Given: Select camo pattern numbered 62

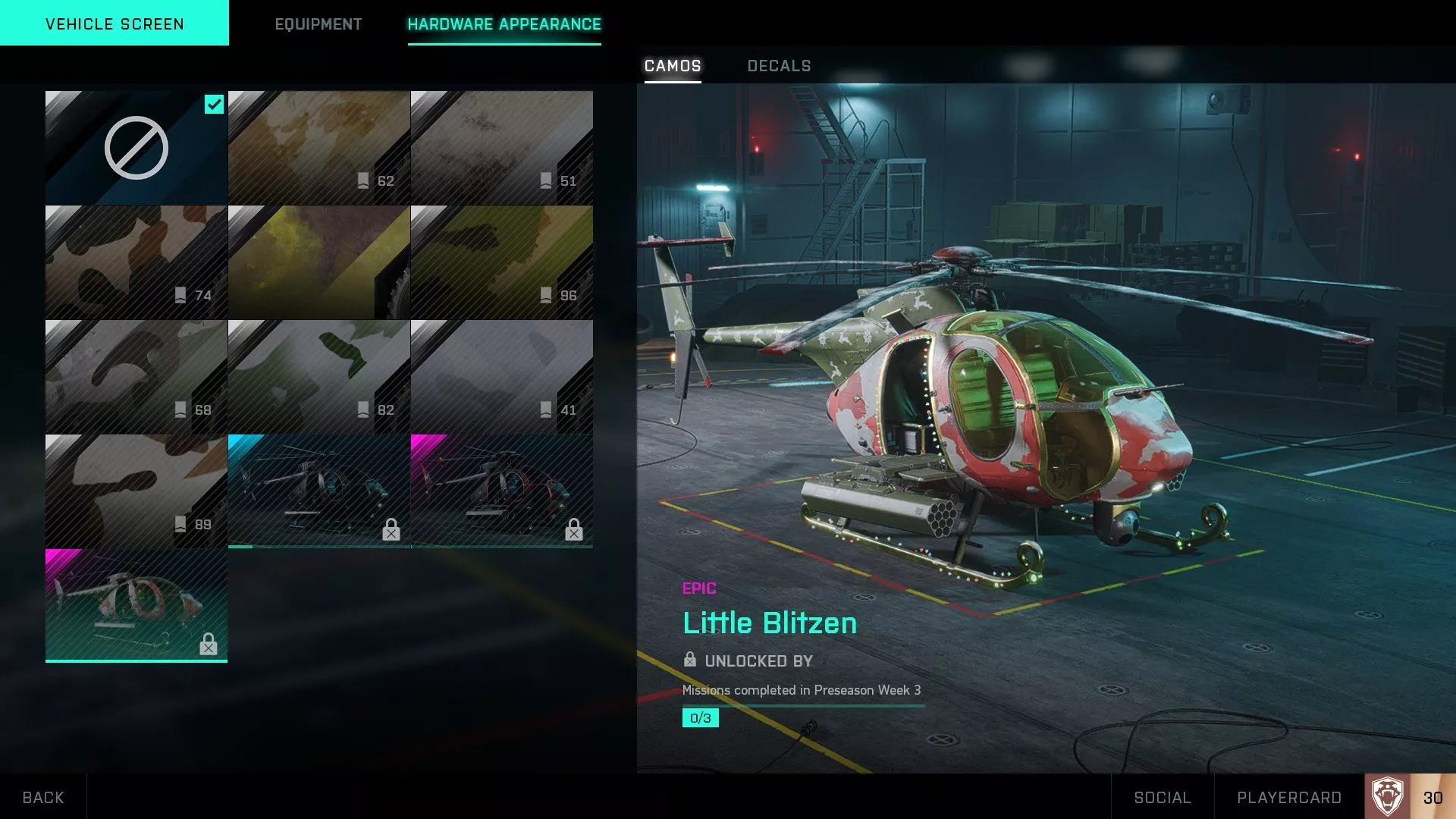Looking at the screenshot, I should pyautogui.click(x=318, y=146).
